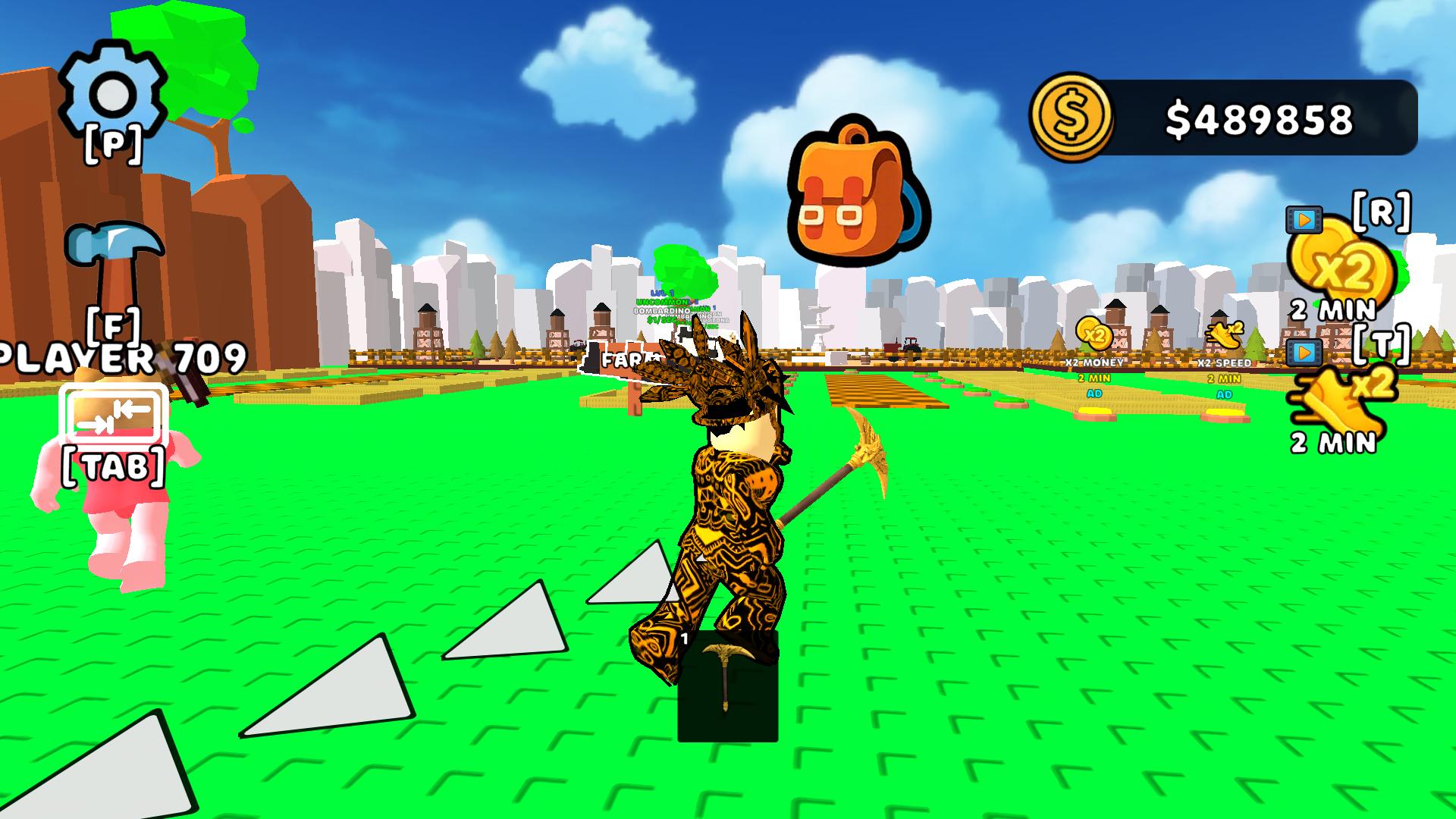Open the settings menu gear icon
Viewport: 1456px width, 819px height.
pos(114,91)
